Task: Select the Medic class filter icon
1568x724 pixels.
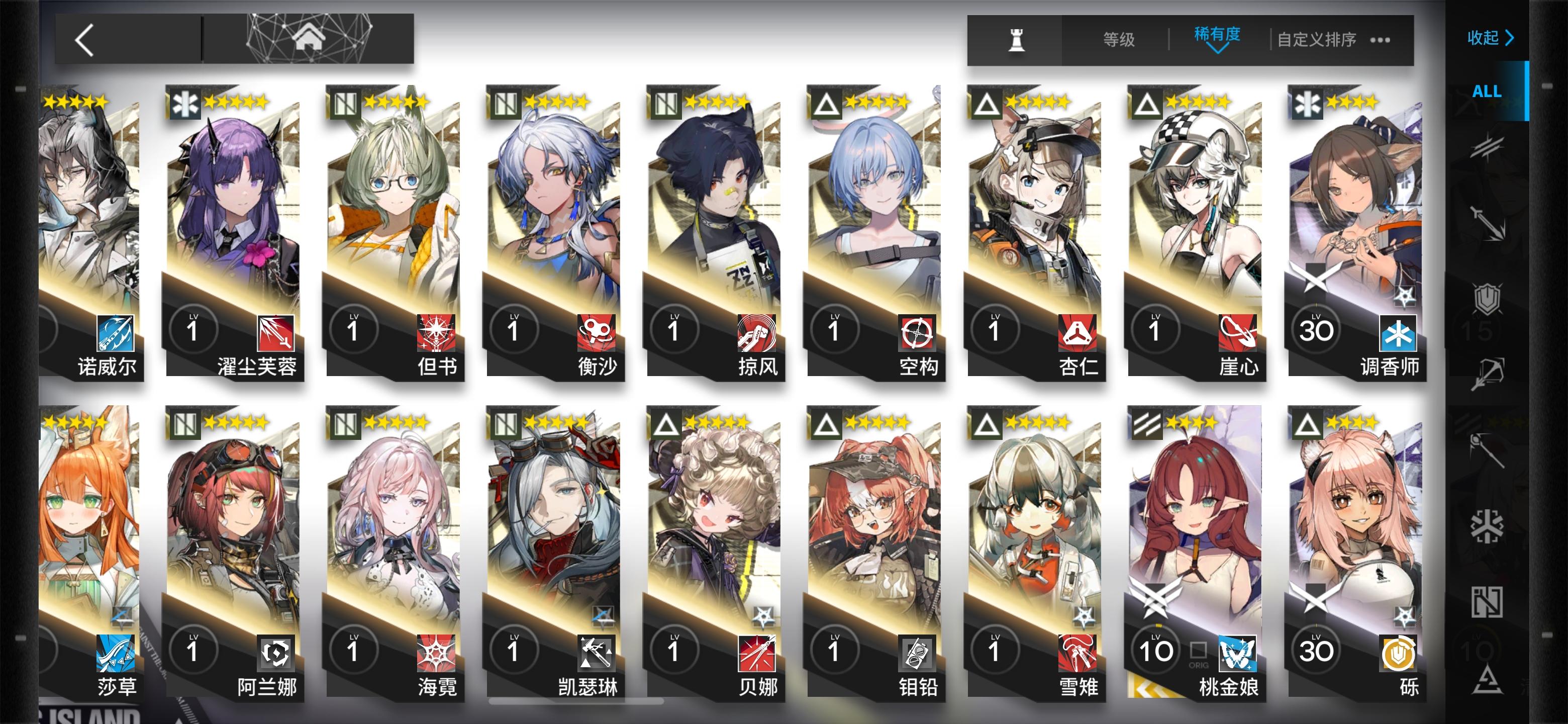Action: point(1487,524)
